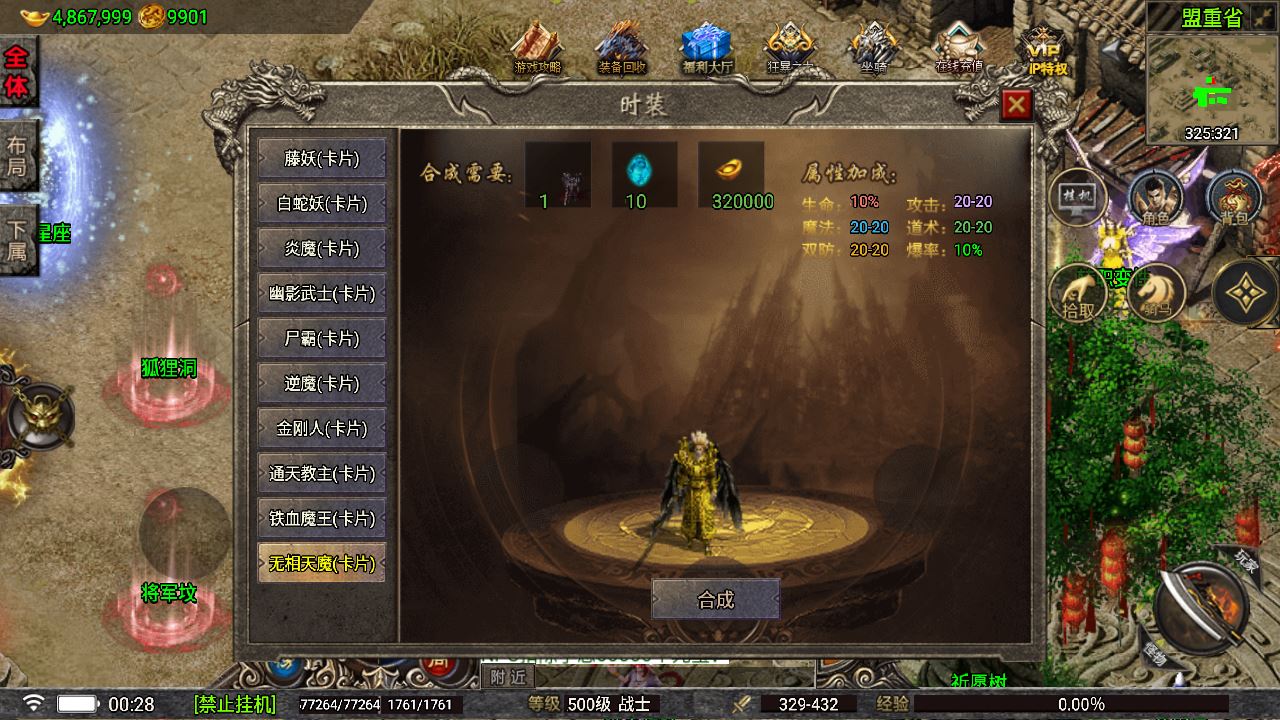Open the 背包 backpack
Image resolution: width=1280 pixels, height=720 pixels.
point(1234,198)
